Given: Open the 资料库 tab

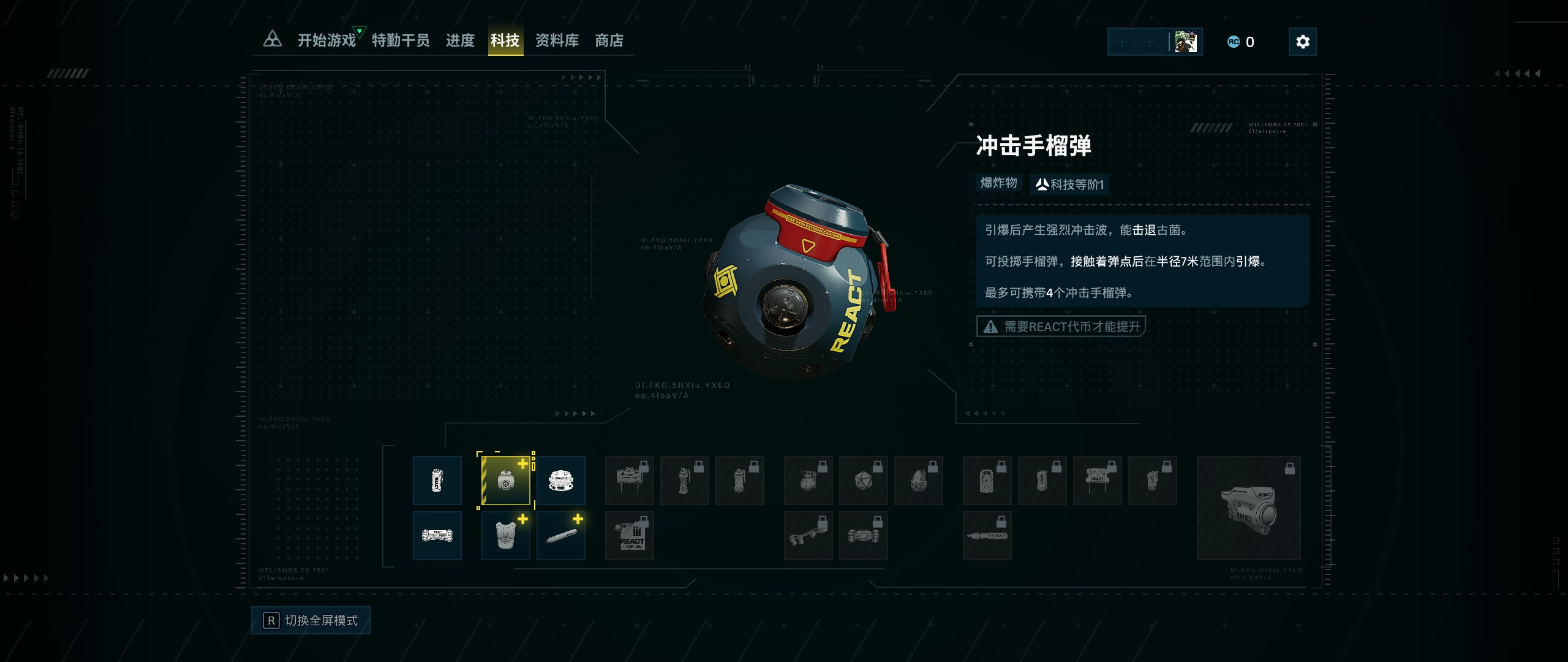Looking at the screenshot, I should [557, 40].
